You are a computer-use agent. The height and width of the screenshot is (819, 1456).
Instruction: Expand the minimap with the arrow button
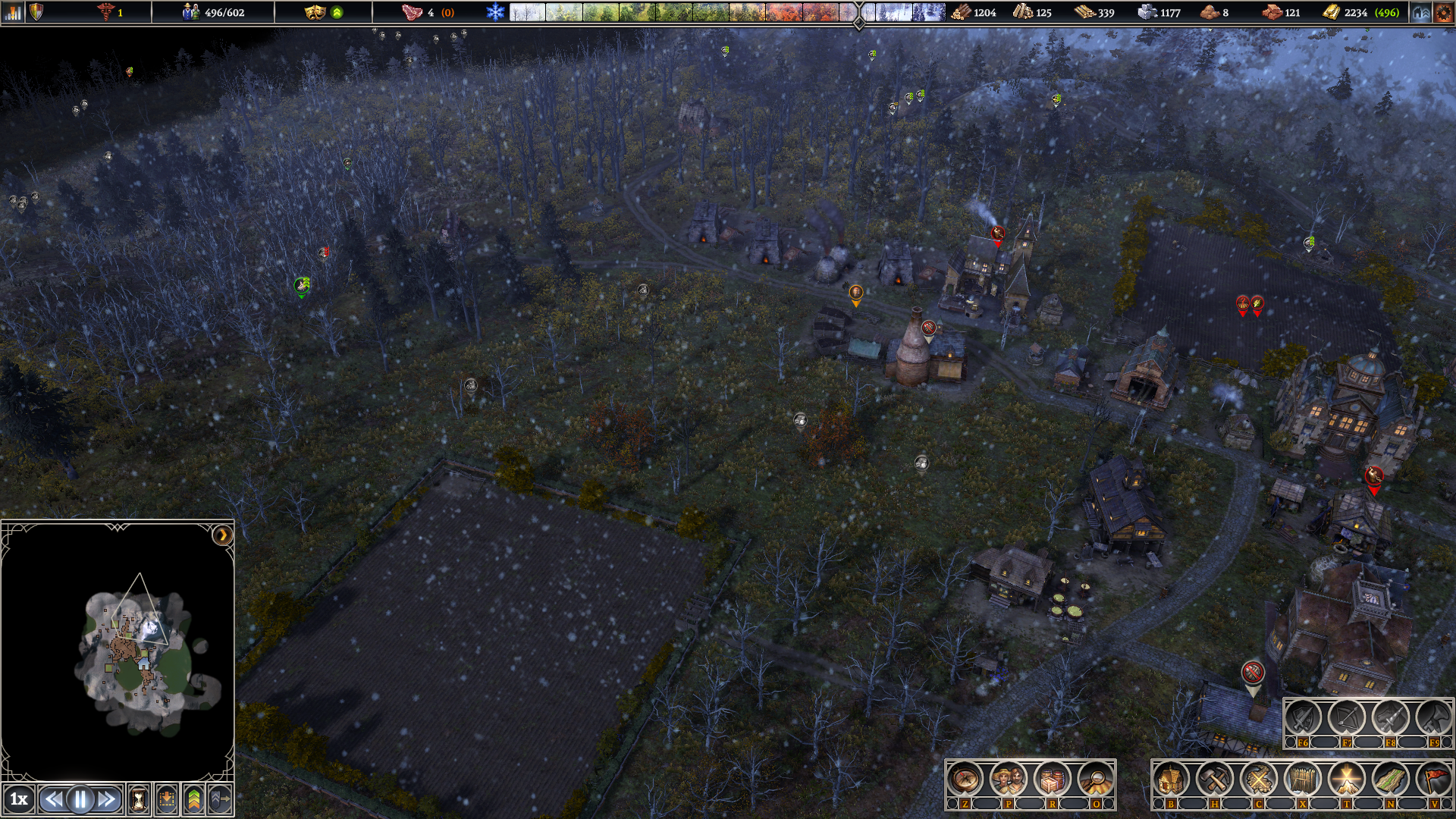pyautogui.click(x=221, y=535)
